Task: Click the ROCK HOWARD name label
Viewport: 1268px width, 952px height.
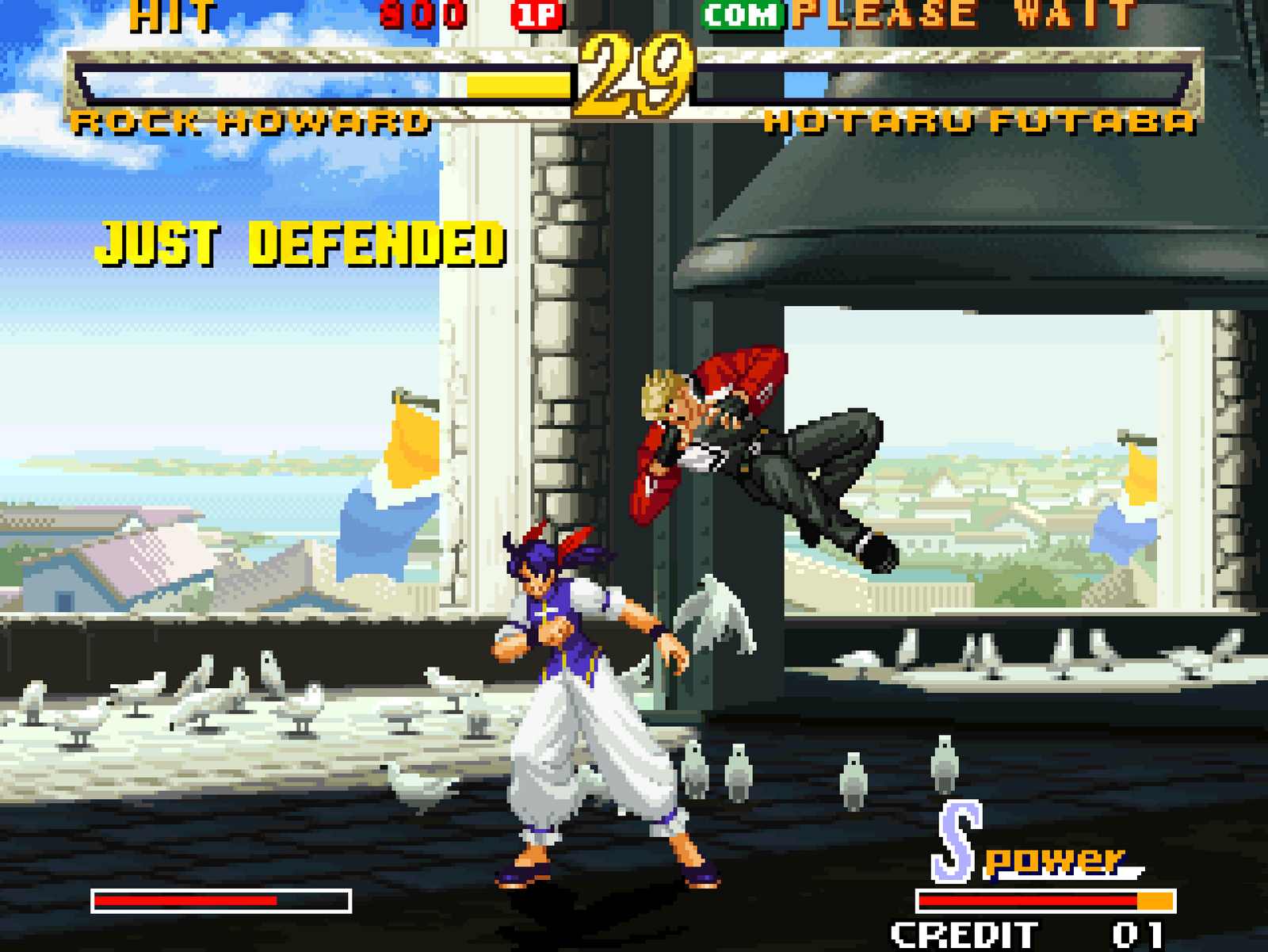Action: (254, 120)
